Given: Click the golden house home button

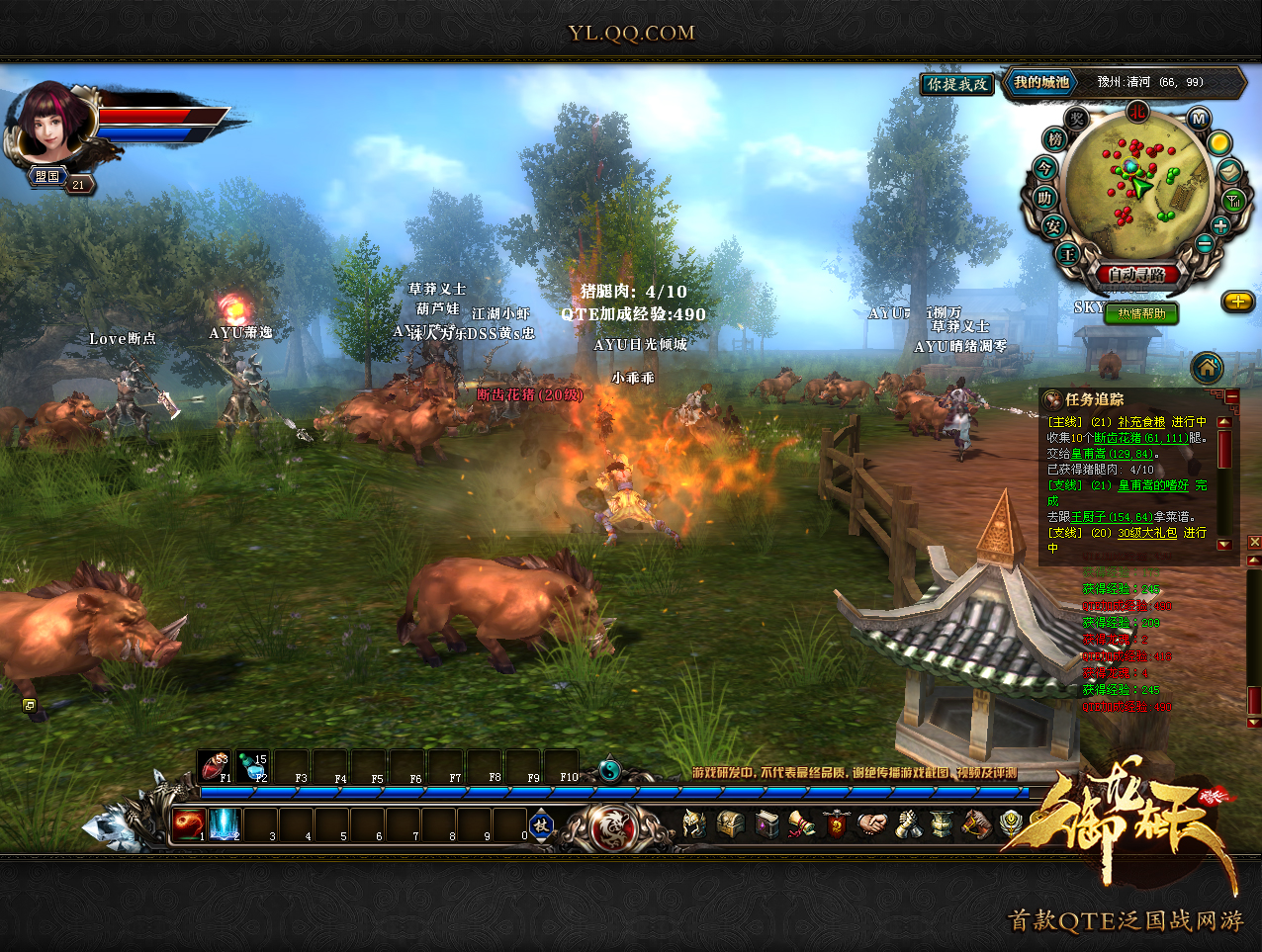Looking at the screenshot, I should tap(1207, 368).
